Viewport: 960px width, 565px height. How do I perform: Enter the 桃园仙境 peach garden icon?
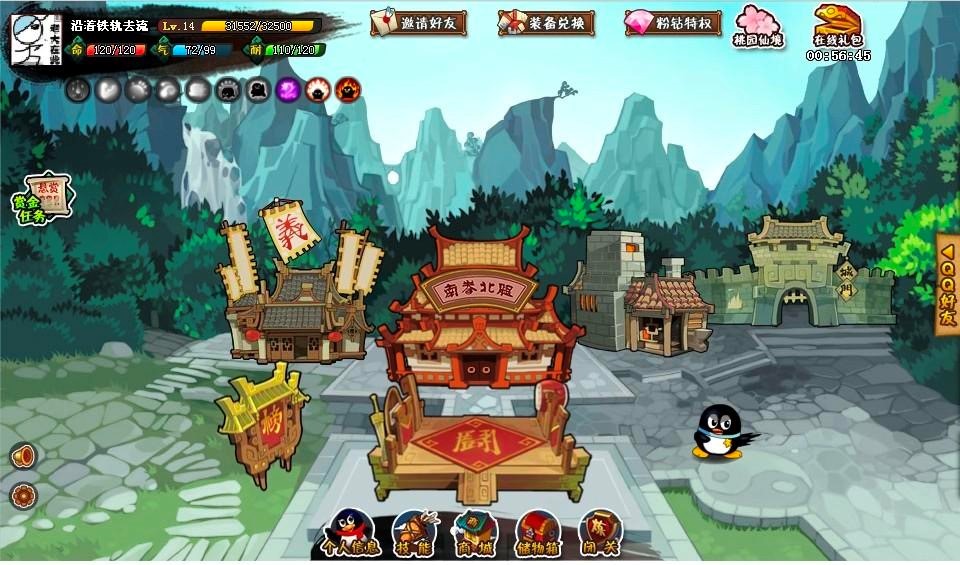point(758,26)
